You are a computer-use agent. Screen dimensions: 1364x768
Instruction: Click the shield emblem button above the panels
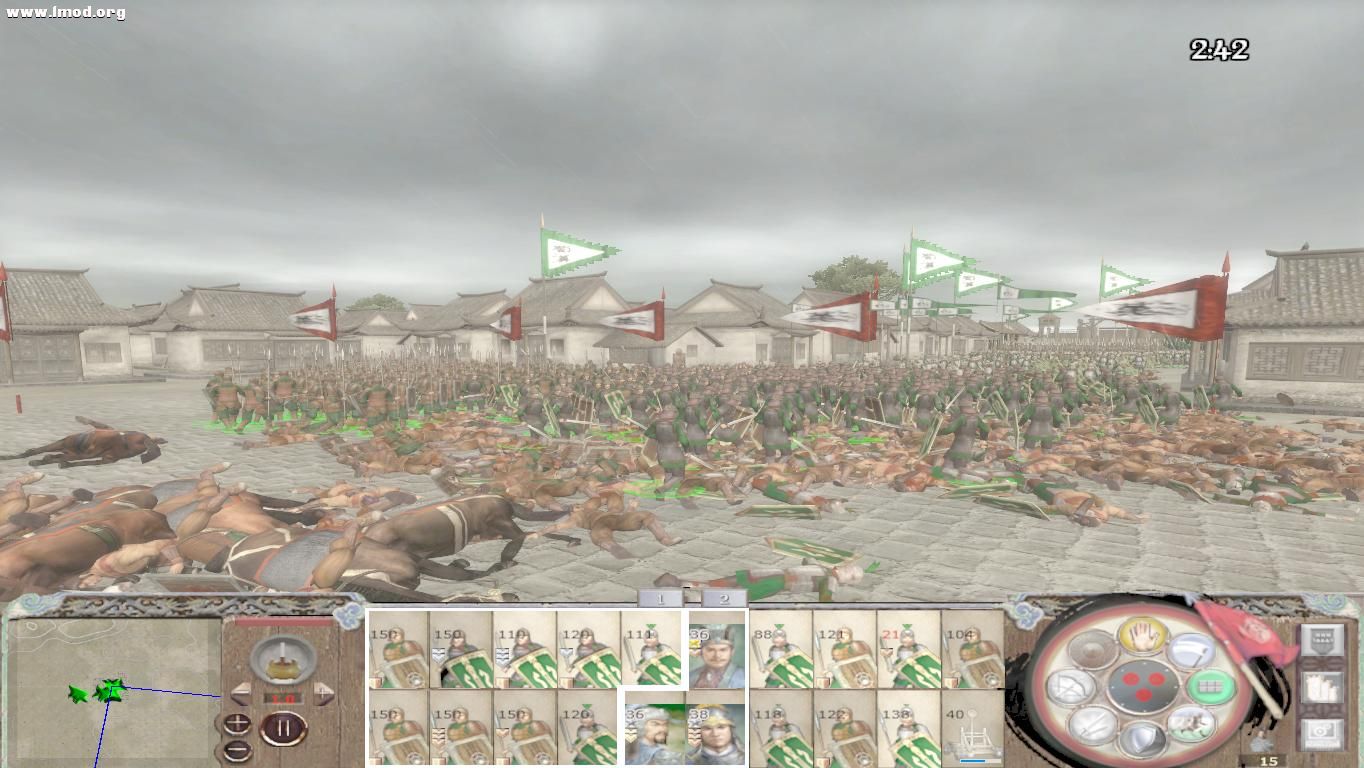coord(1322,640)
